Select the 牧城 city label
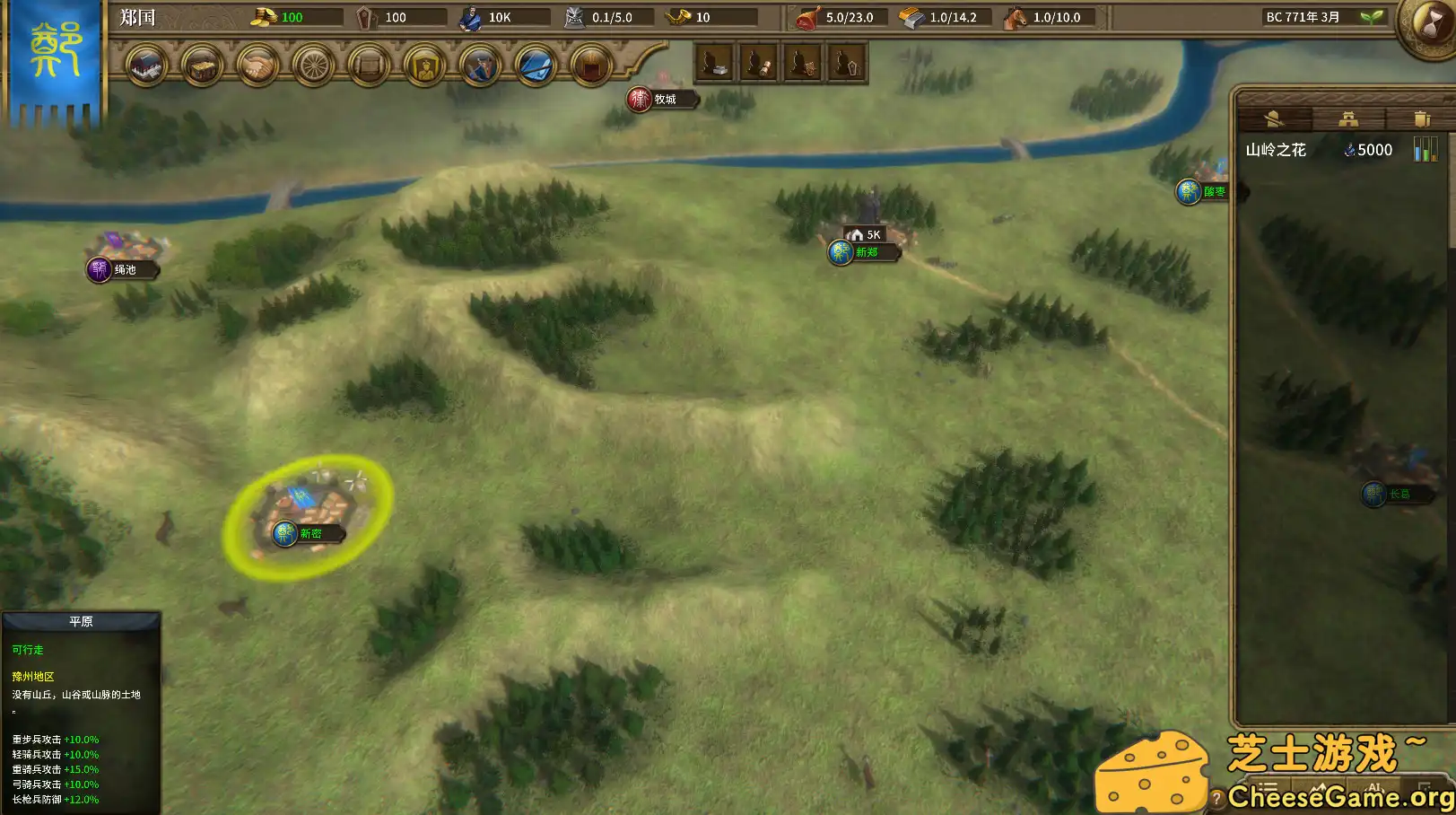This screenshot has height=815, width=1456. click(664, 99)
